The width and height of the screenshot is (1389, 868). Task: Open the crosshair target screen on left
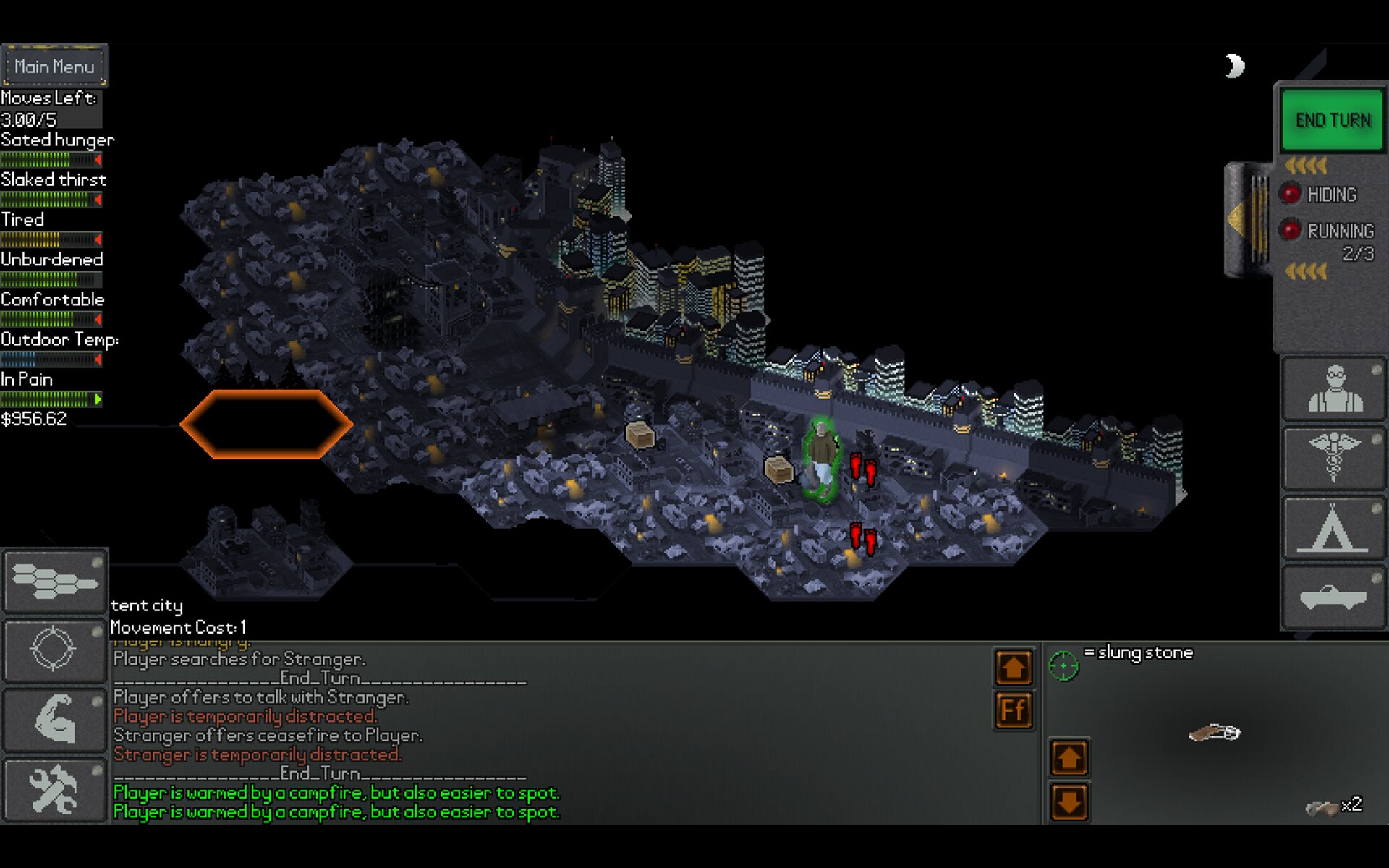click(55, 649)
